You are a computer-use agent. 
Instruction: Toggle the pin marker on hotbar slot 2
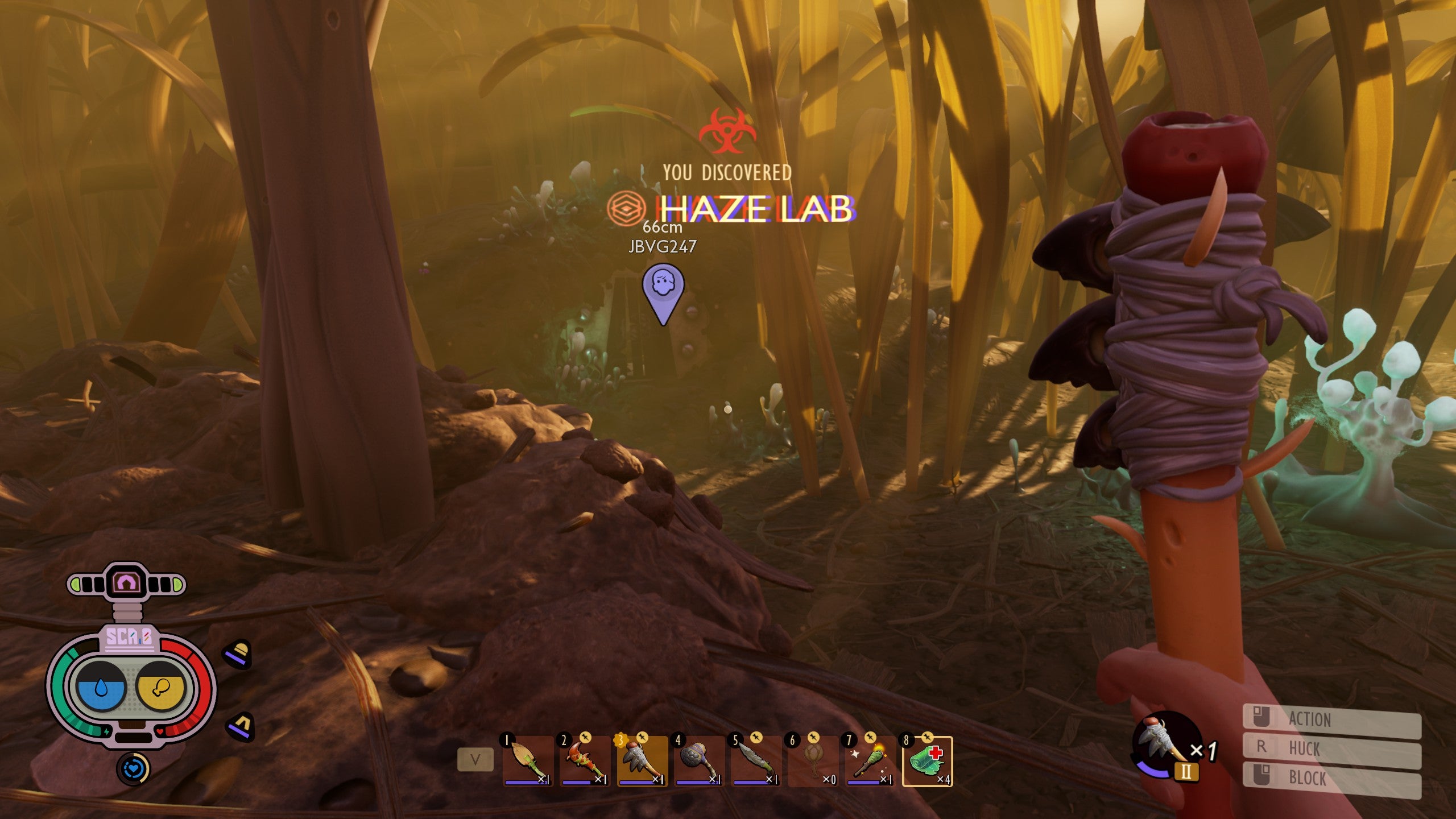click(586, 738)
